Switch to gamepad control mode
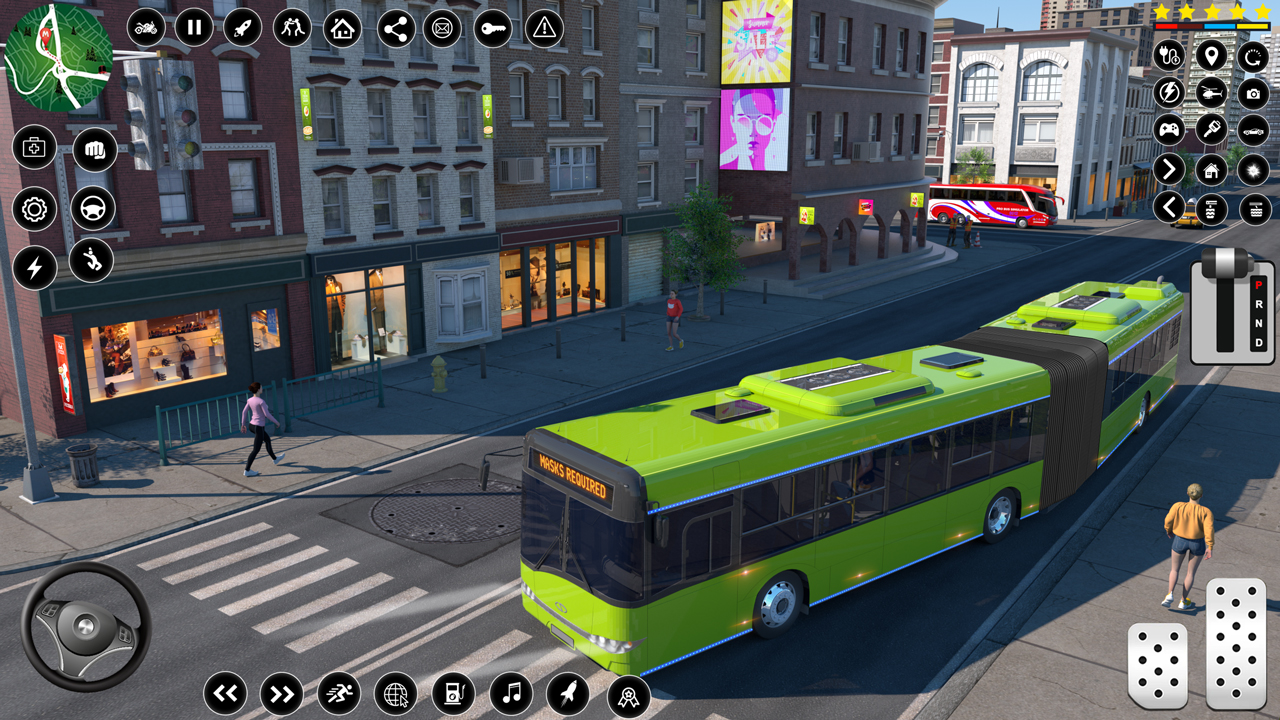Screen dimensions: 1280x720 coord(1168,129)
